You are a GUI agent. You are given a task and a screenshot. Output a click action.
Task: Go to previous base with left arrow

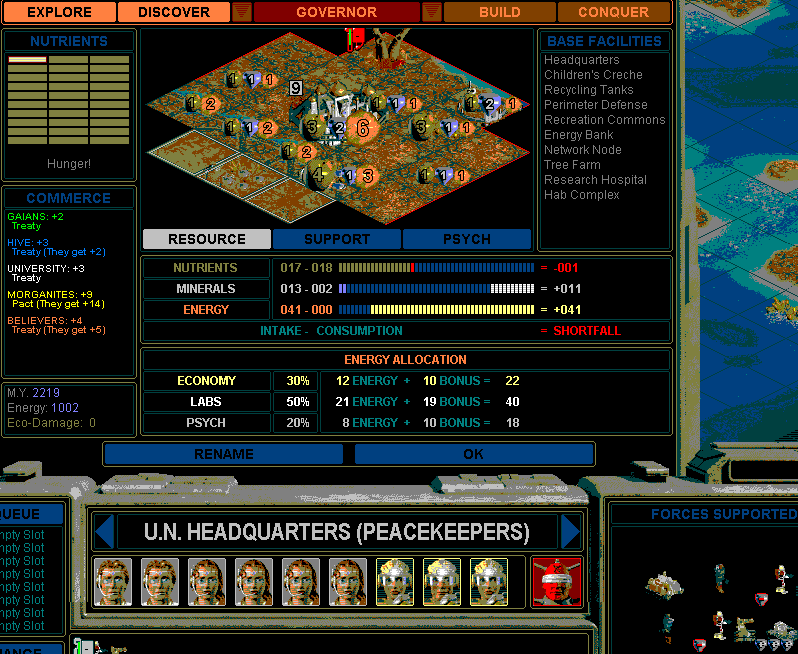[x=103, y=531]
